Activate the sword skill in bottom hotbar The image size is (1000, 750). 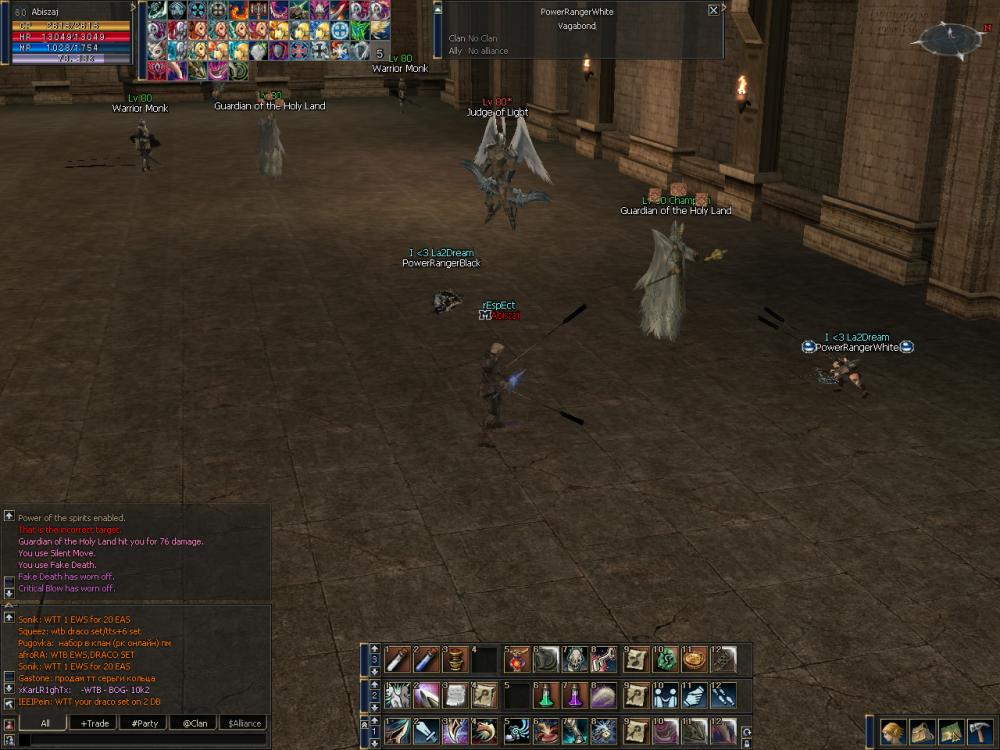(427, 731)
